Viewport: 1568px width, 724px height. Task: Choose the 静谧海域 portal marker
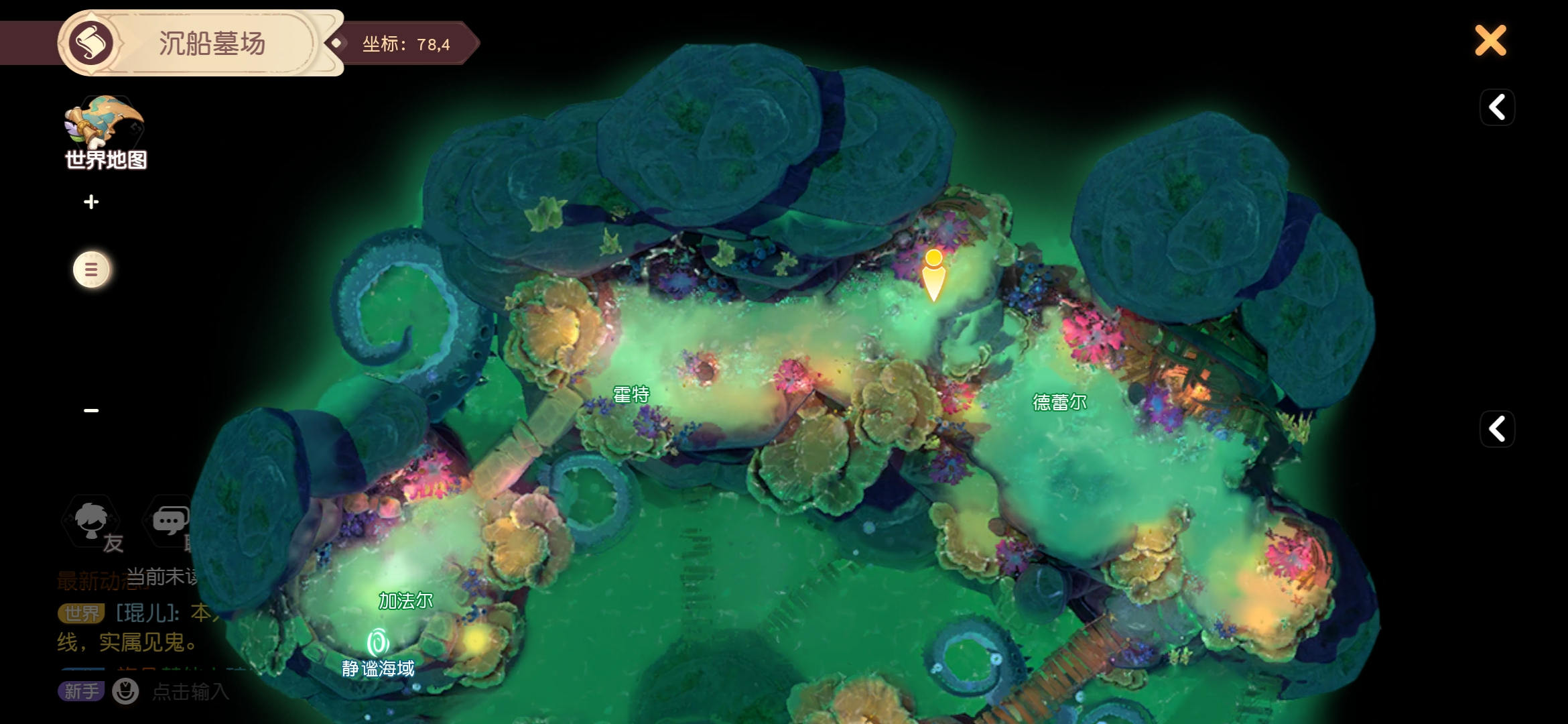pos(378,644)
